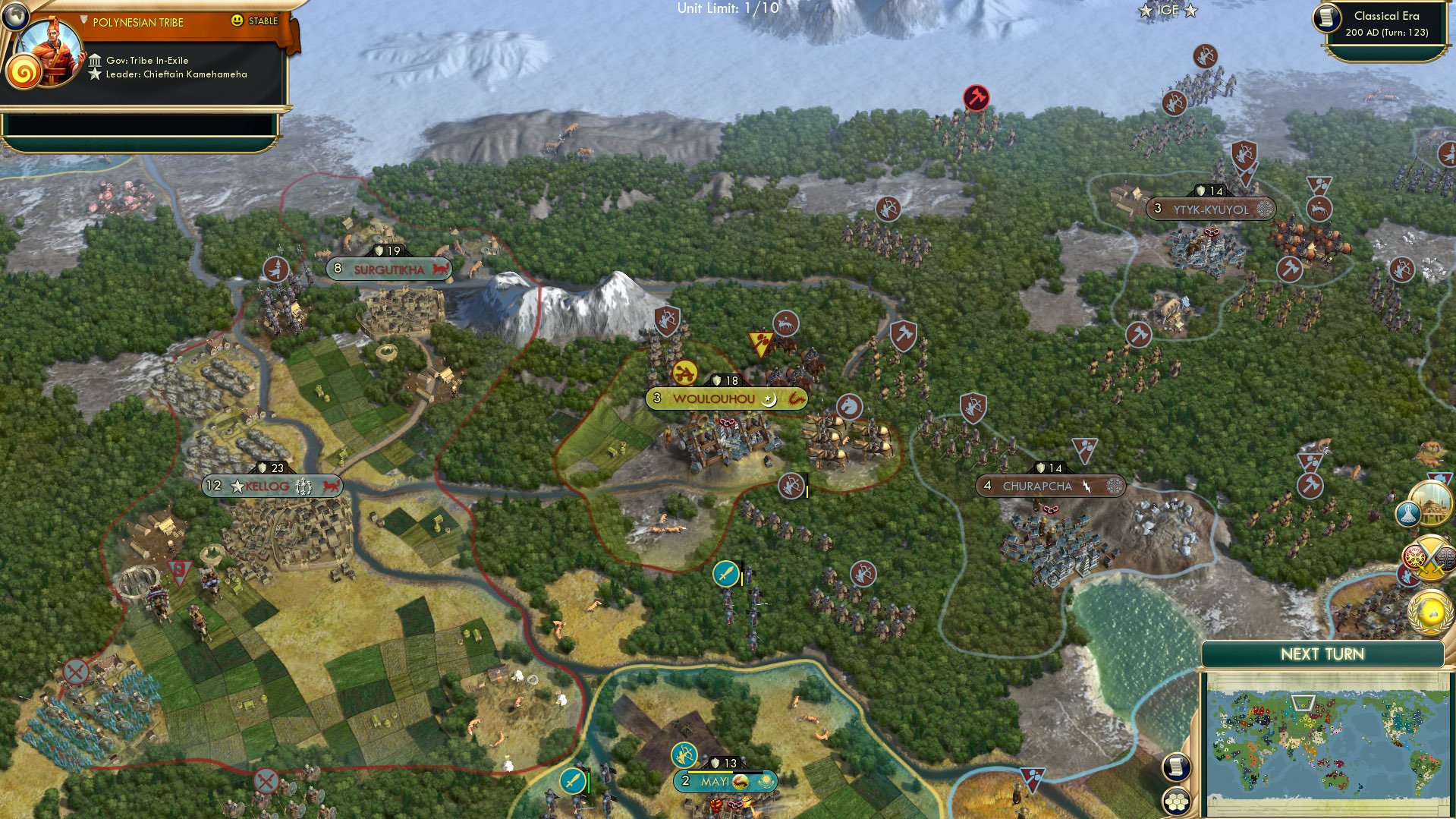Image resolution: width=1456 pixels, height=819 pixels.
Task: Click the smiley face icon next to STABLE
Action: tap(237, 21)
